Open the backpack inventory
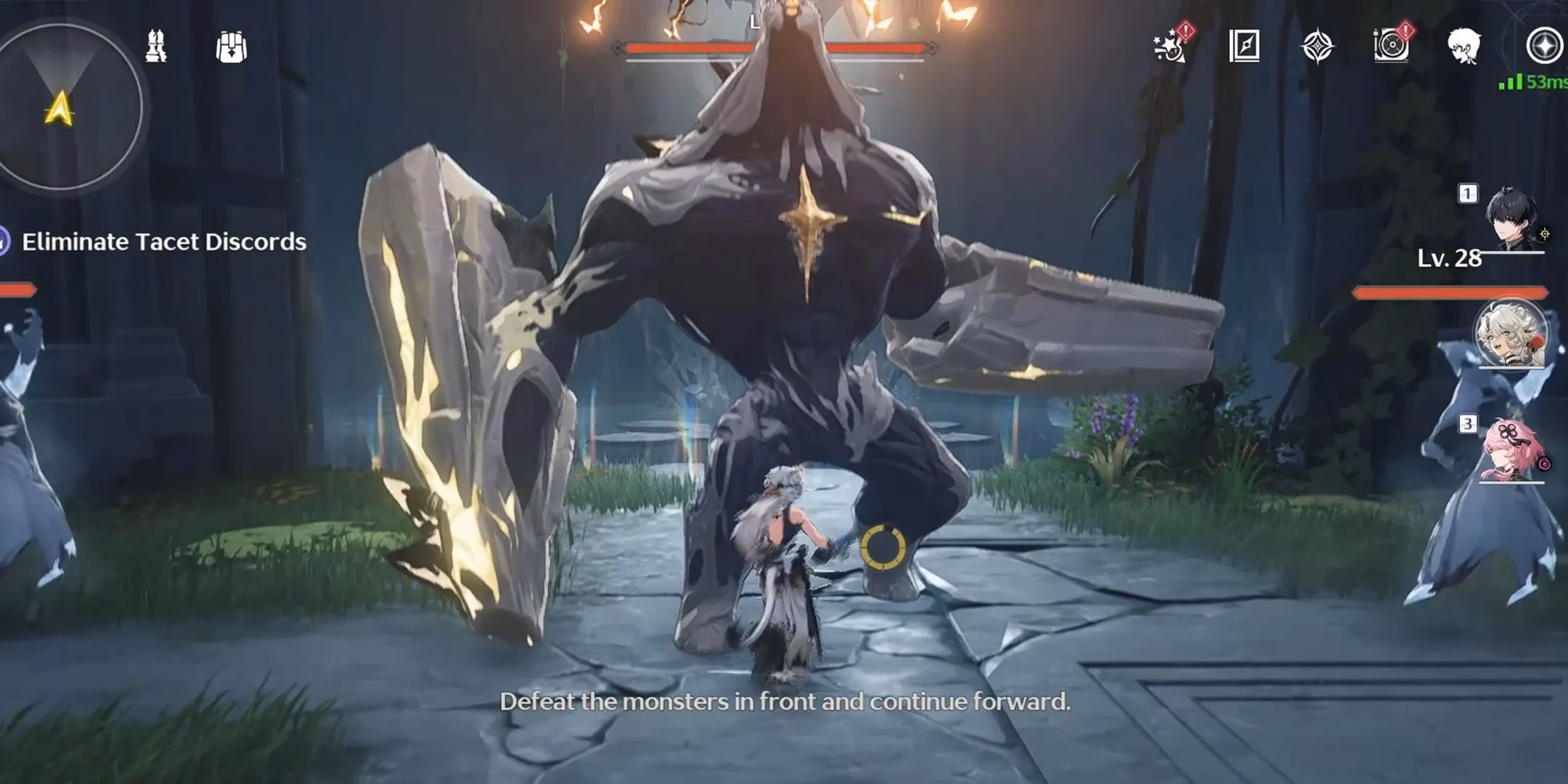Image resolution: width=1568 pixels, height=784 pixels. click(x=232, y=47)
